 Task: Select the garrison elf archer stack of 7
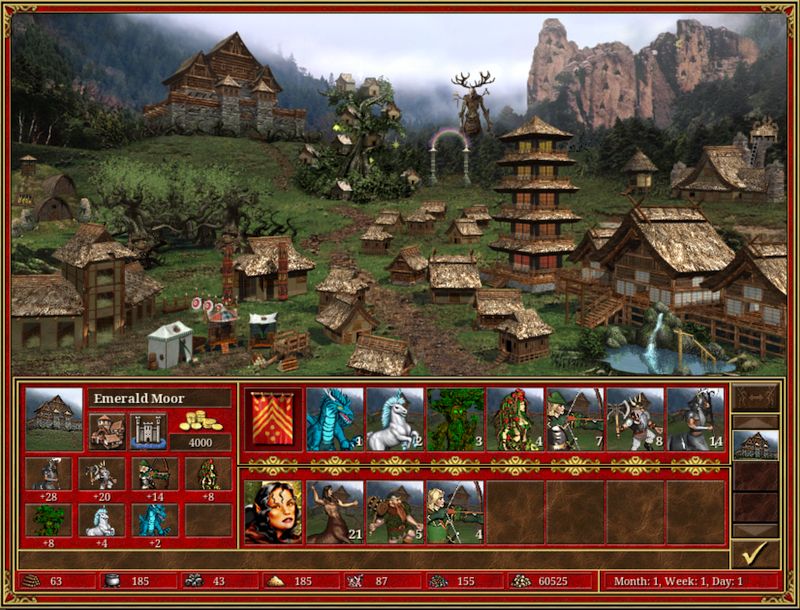click(x=575, y=418)
